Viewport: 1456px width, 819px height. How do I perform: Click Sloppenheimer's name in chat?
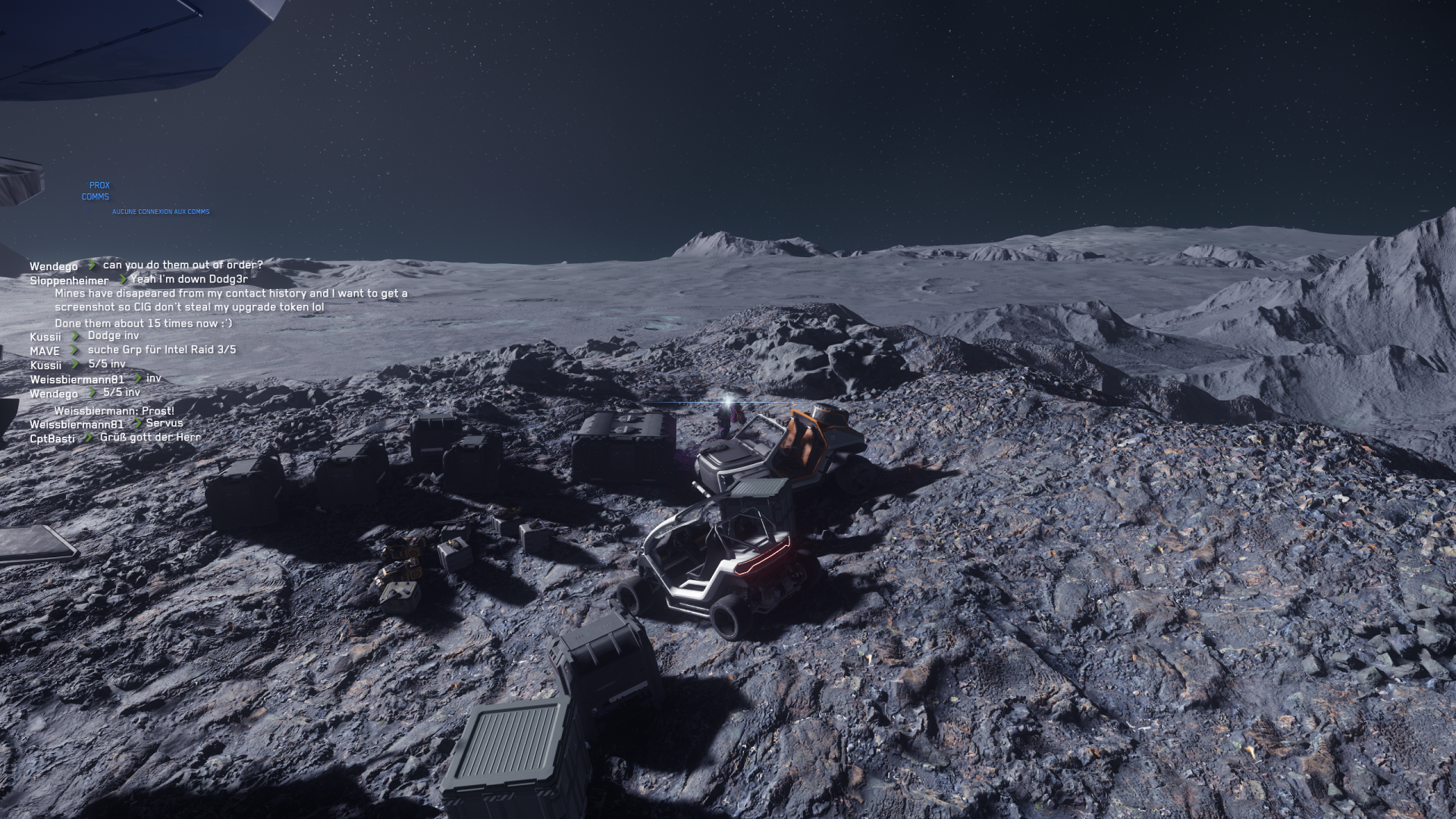[x=69, y=281]
